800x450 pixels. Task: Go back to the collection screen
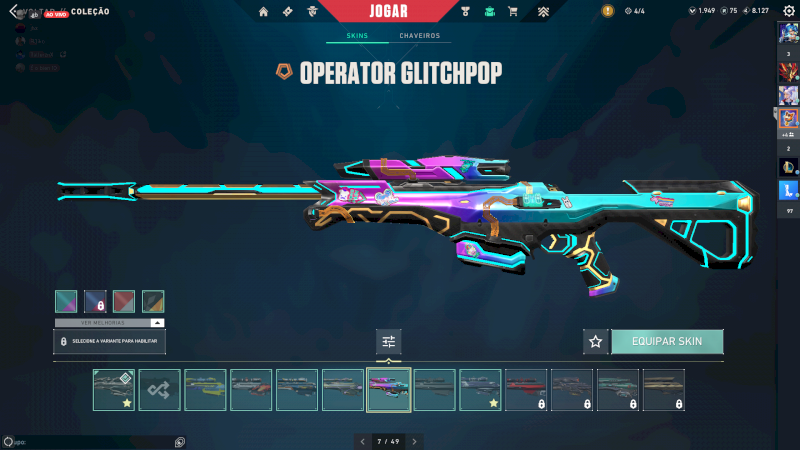click(14, 11)
